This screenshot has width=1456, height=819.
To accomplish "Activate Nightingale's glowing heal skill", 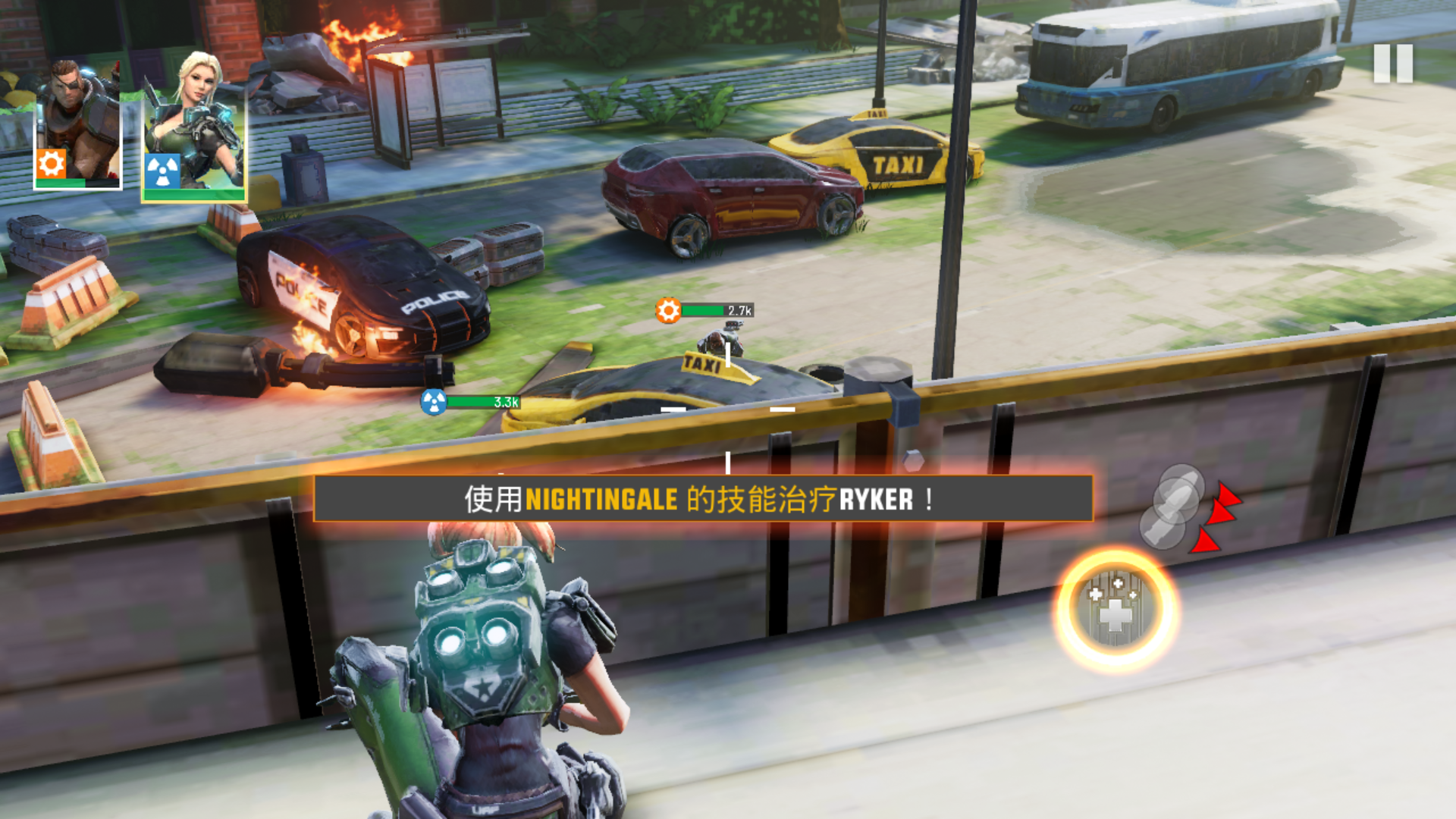I will [x=1115, y=611].
